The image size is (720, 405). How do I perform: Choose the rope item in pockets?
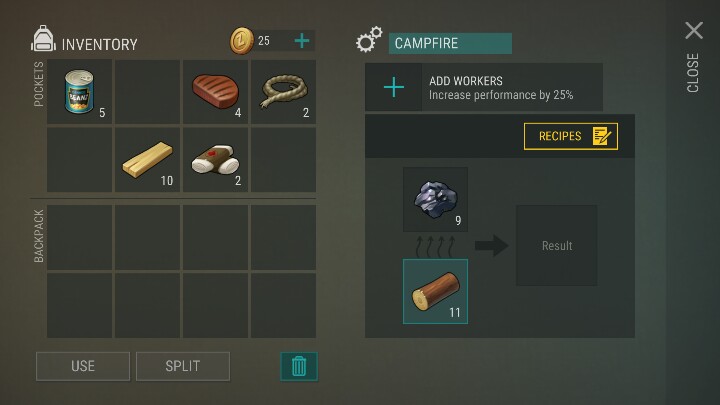[x=283, y=92]
